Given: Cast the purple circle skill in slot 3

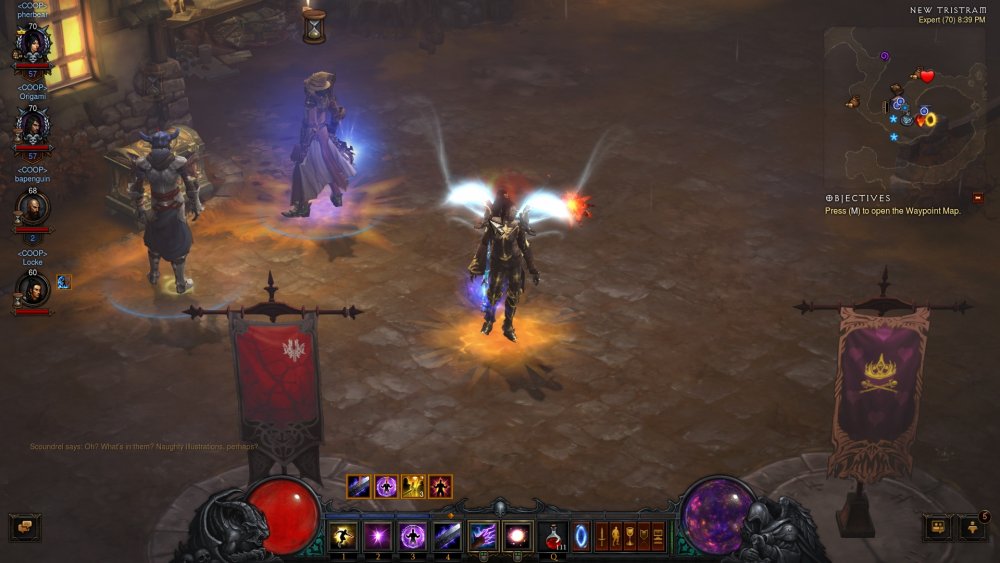Looking at the screenshot, I should coord(412,535).
